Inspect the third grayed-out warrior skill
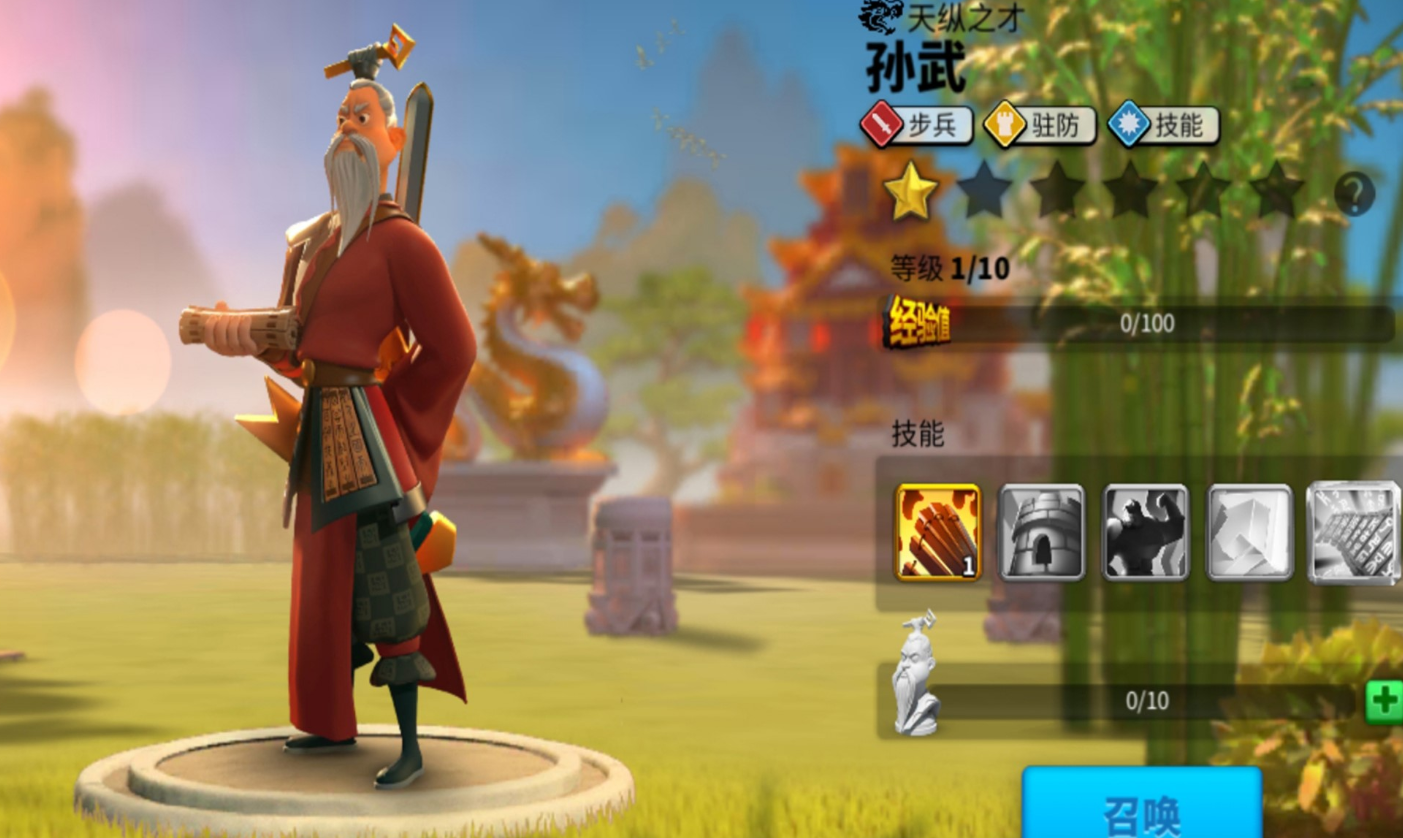 (x=1143, y=533)
